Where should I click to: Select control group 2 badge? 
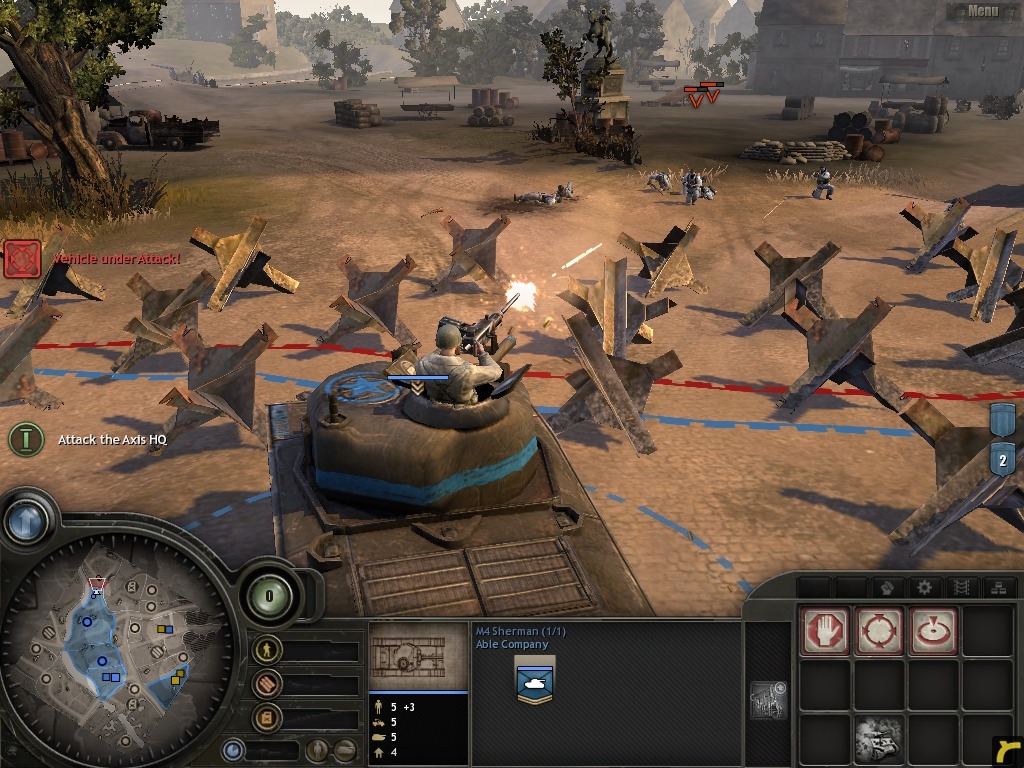click(1003, 459)
